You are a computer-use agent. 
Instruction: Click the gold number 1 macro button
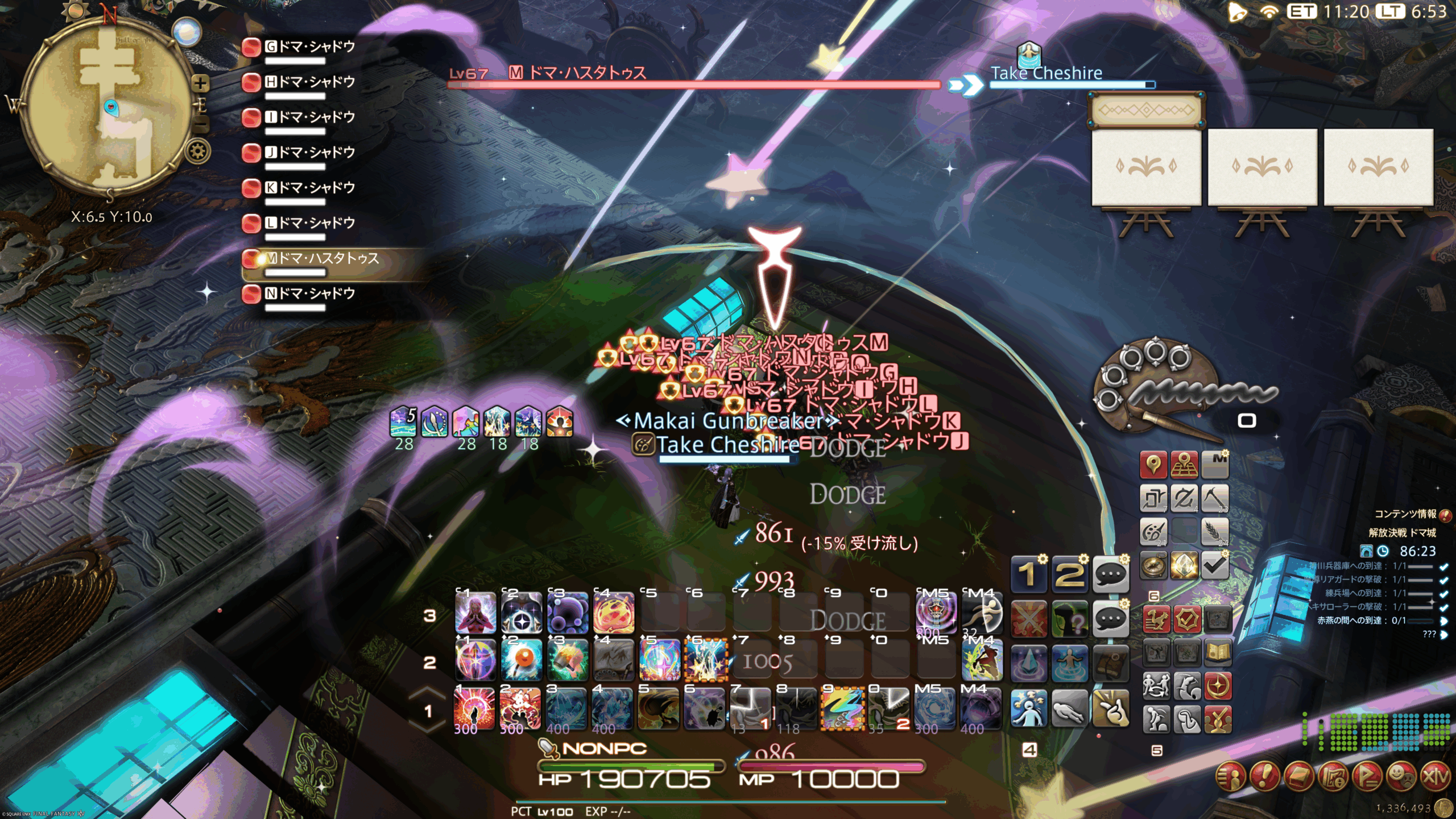(x=1028, y=574)
